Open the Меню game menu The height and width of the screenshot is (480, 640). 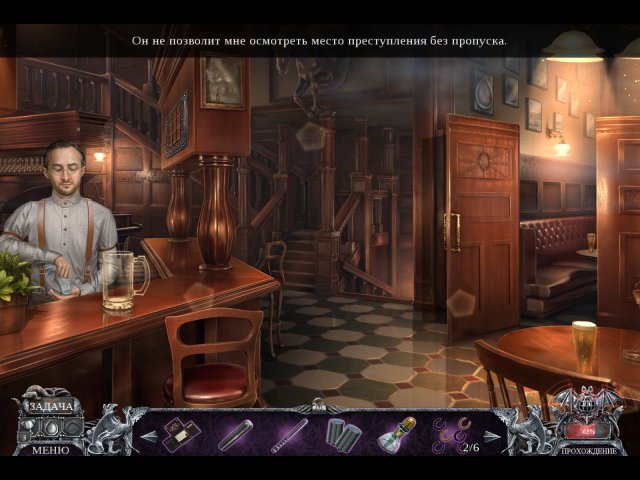tap(49, 450)
